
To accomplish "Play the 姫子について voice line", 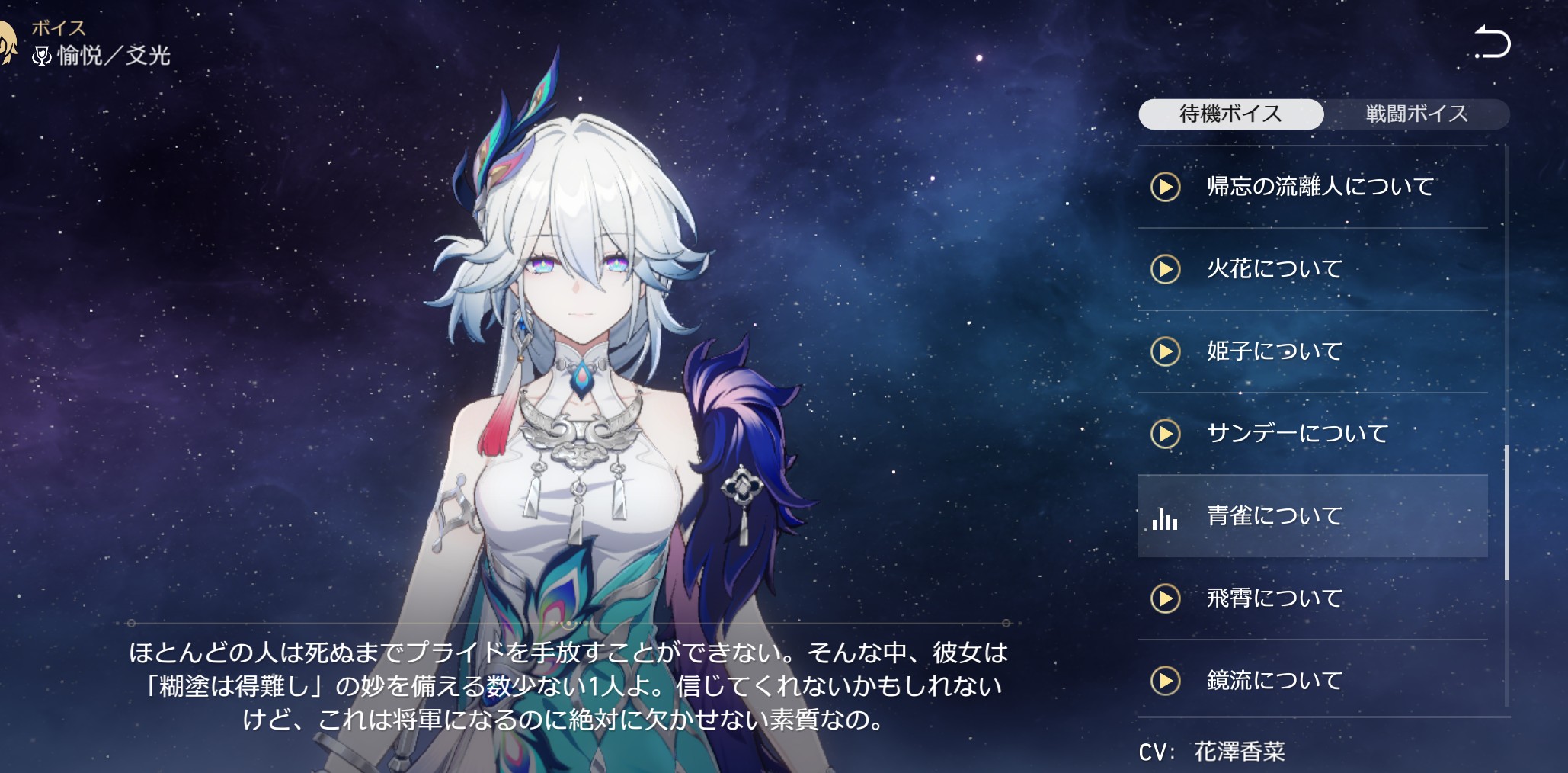I will pyautogui.click(x=1166, y=351).
